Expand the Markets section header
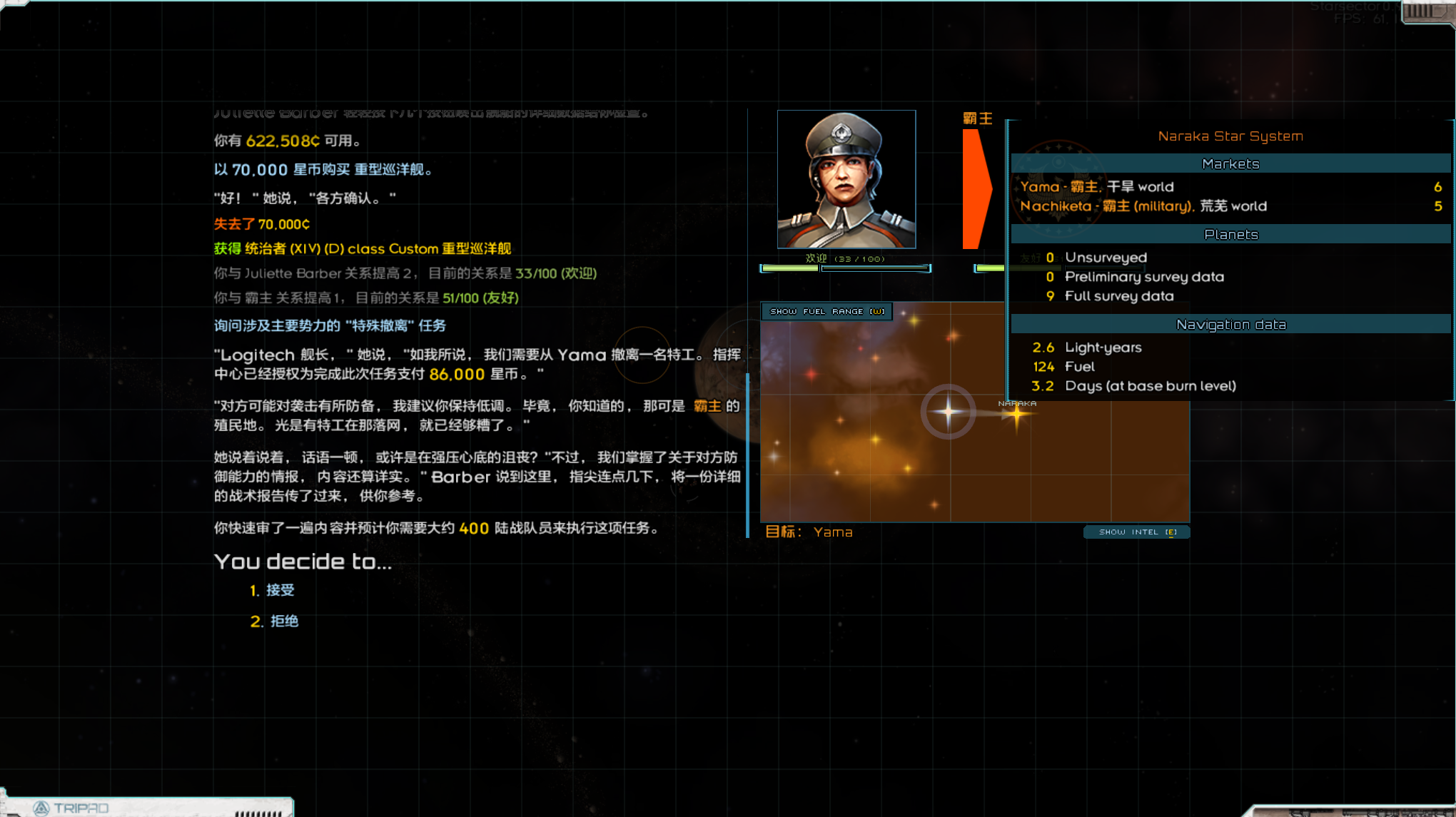1456x817 pixels. pyautogui.click(x=1230, y=163)
